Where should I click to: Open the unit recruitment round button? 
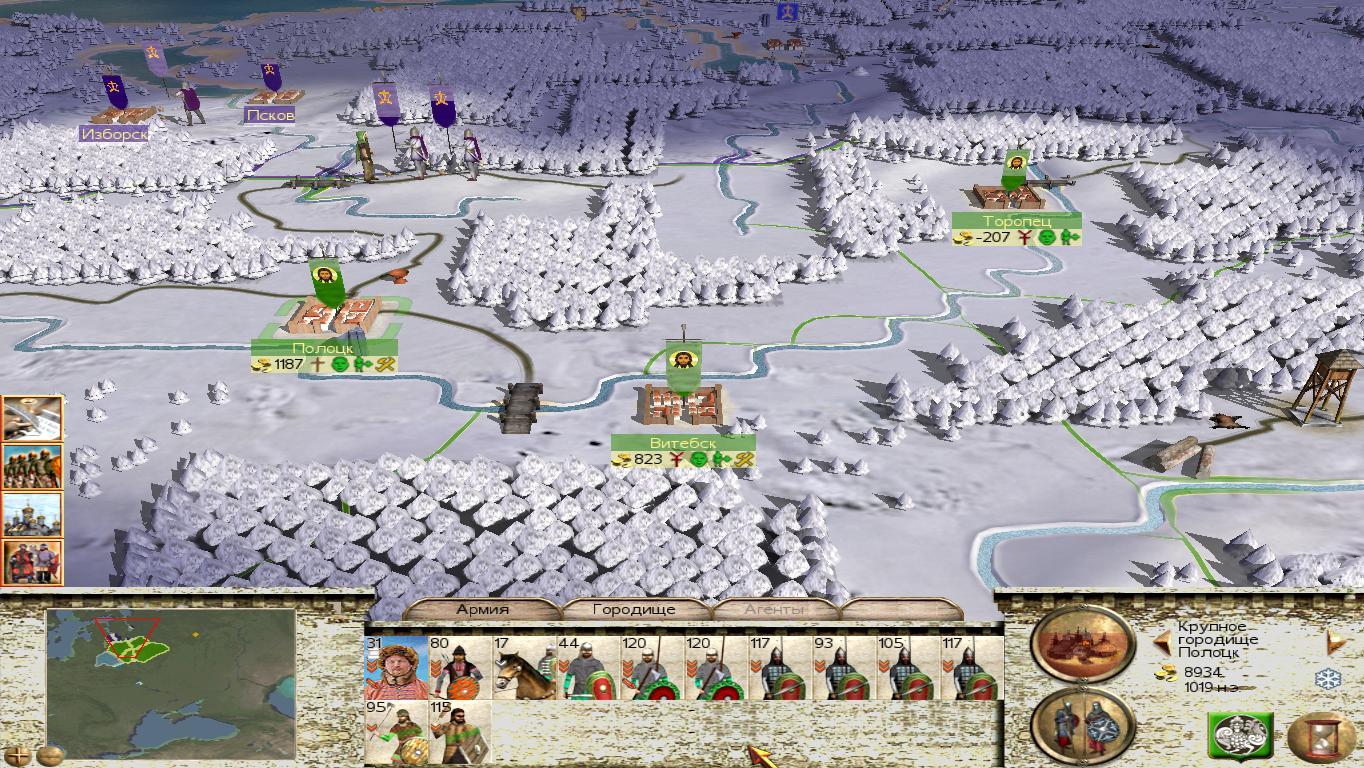(1083, 725)
